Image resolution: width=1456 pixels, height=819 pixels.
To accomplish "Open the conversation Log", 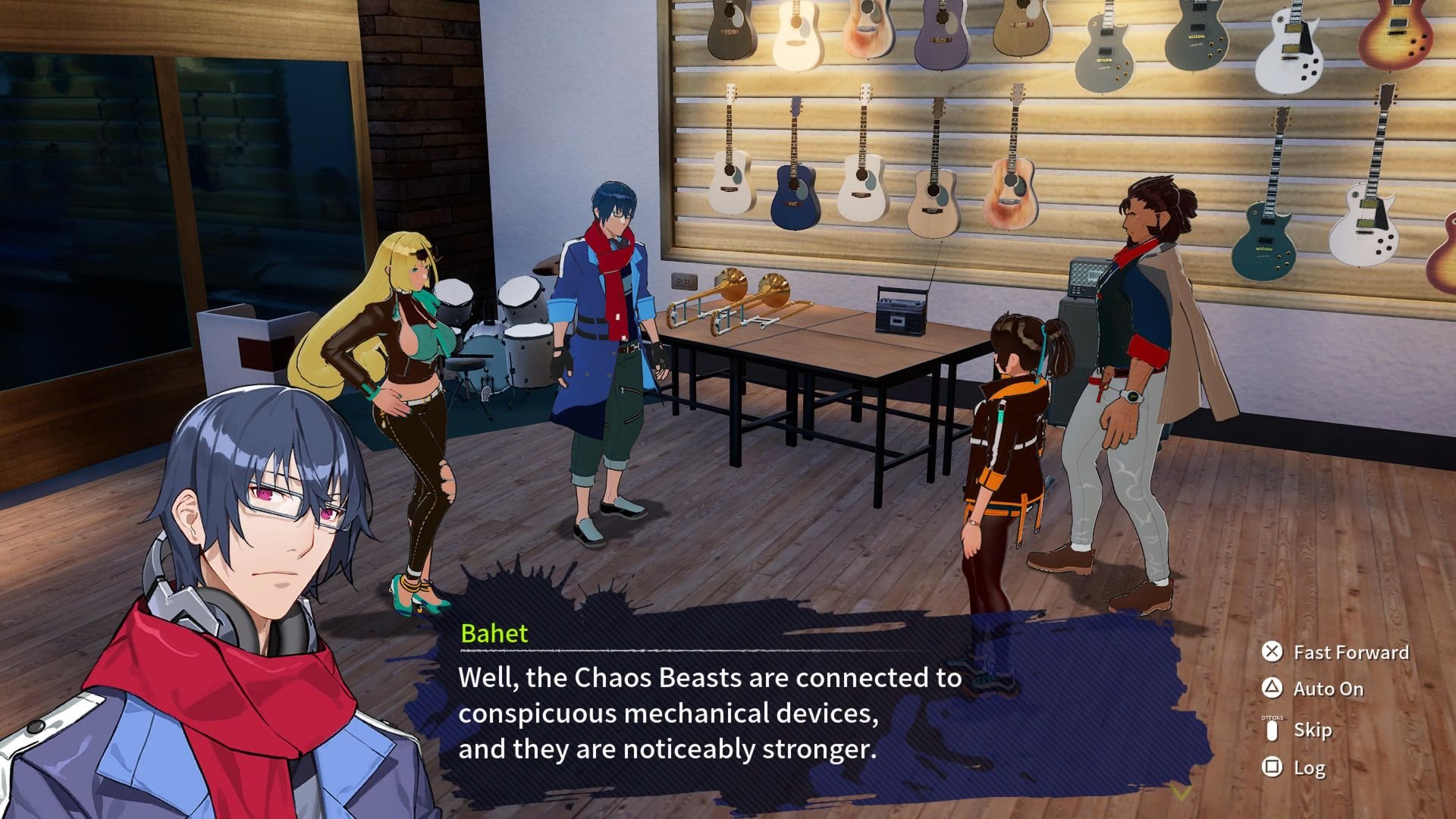I will pyautogui.click(x=1294, y=767).
